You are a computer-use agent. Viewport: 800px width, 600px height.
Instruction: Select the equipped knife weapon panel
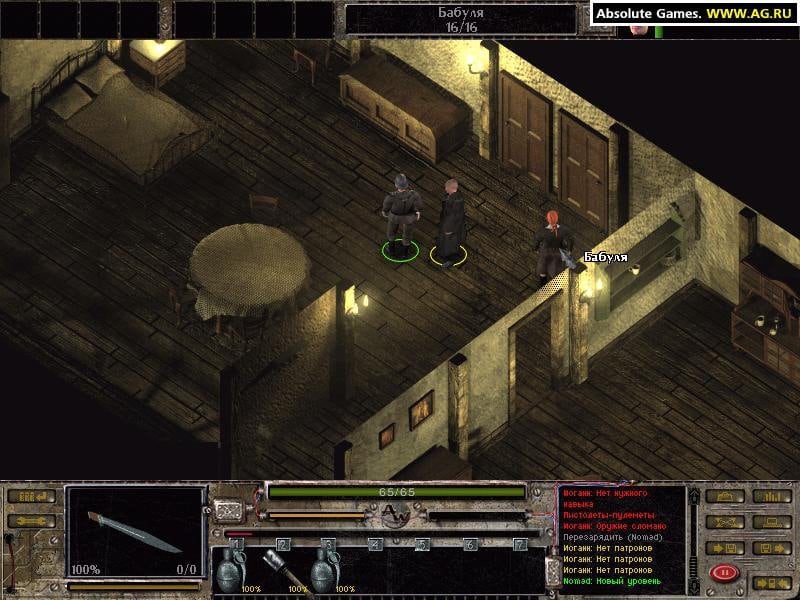tap(135, 531)
